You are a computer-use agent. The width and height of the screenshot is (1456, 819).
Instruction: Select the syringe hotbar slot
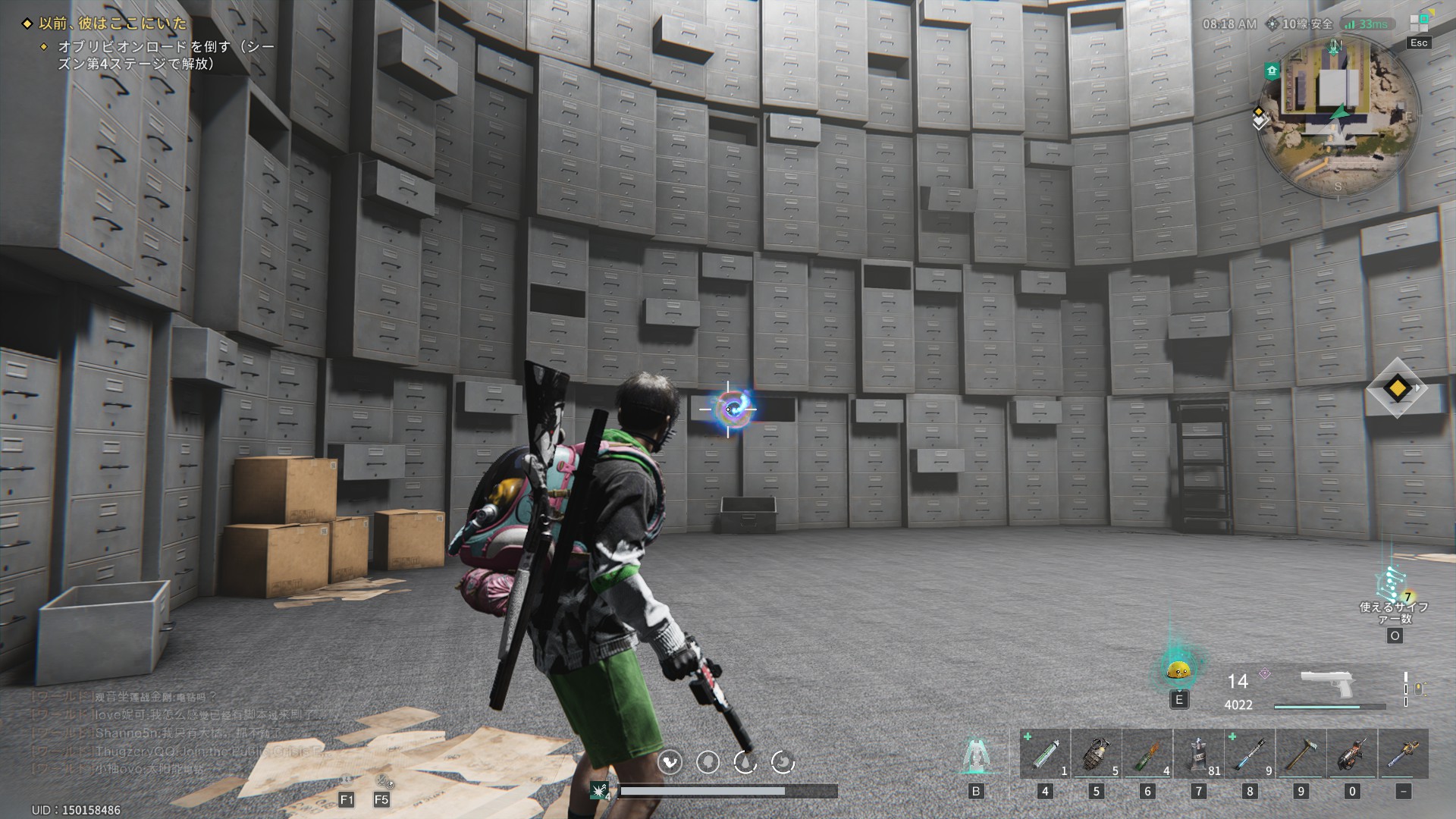point(1045,754)
